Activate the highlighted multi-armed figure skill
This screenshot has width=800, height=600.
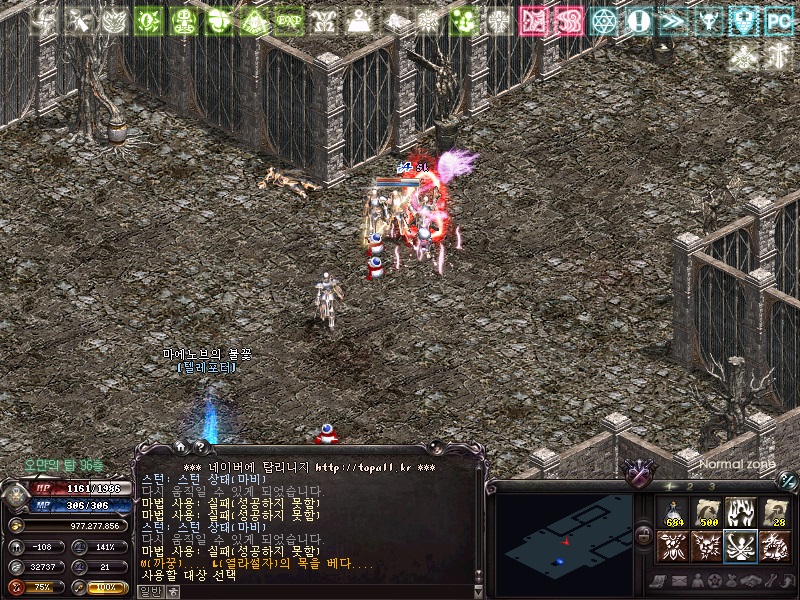click(x=740, y=546)
